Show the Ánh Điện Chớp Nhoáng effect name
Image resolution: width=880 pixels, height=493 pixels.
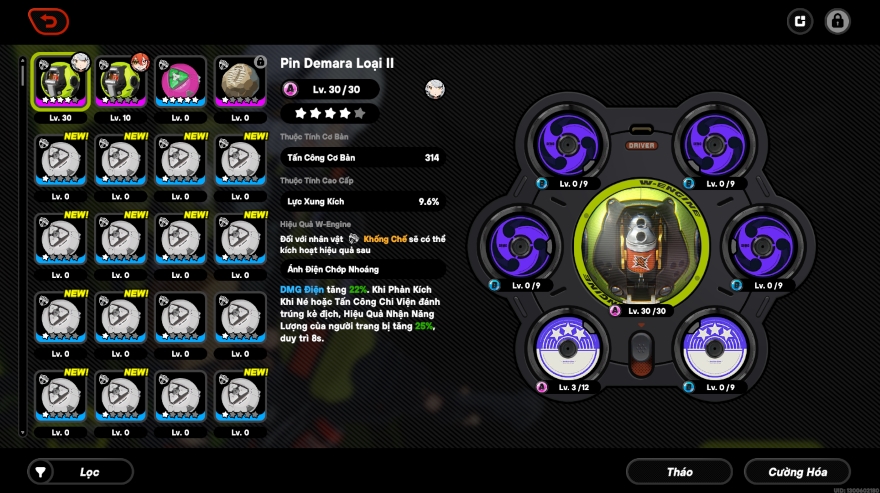(x=363, y=269)
